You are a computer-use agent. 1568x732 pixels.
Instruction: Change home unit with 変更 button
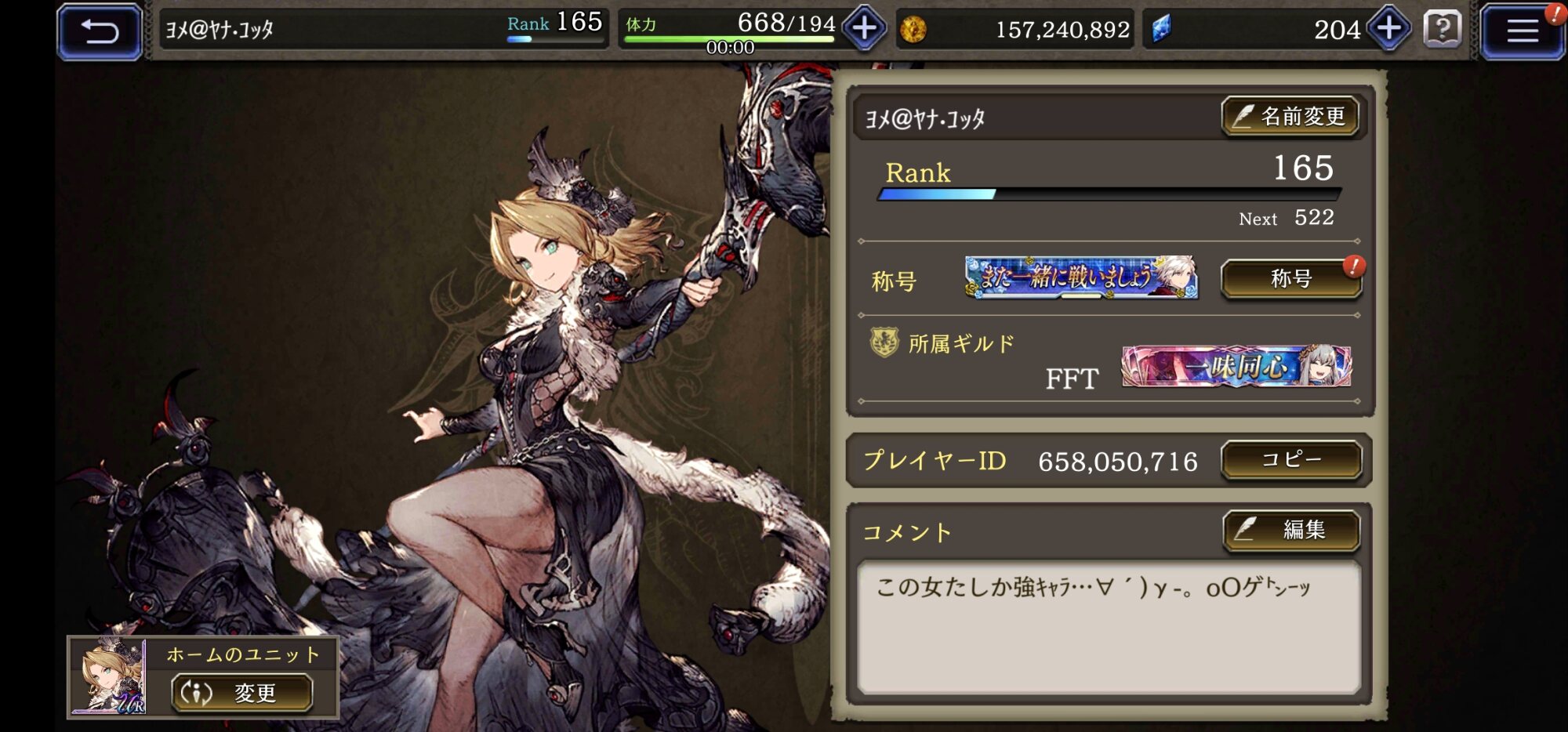(241, 693)
